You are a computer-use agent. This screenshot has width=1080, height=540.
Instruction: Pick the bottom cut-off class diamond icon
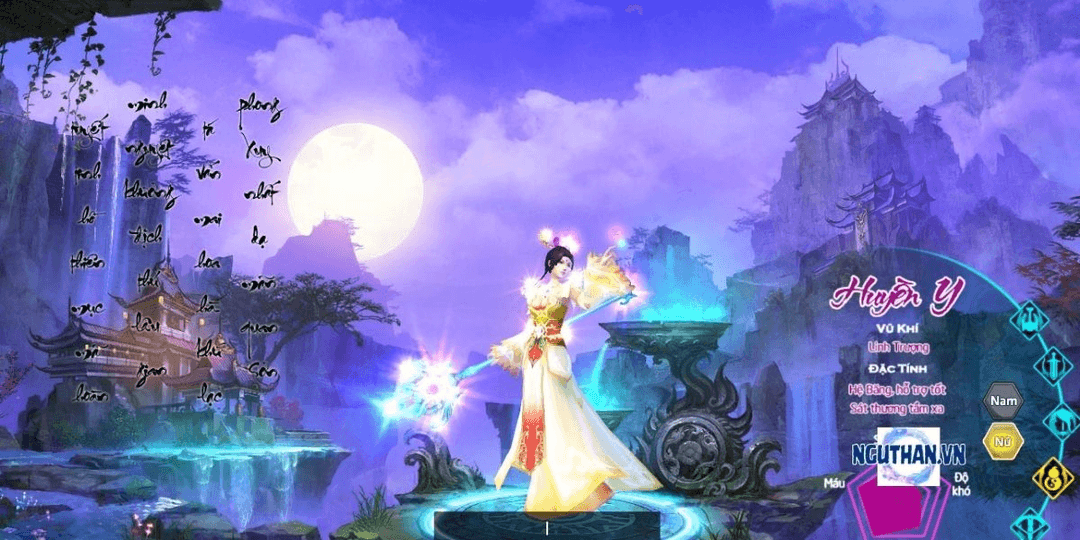click(x=1031, y=525)
